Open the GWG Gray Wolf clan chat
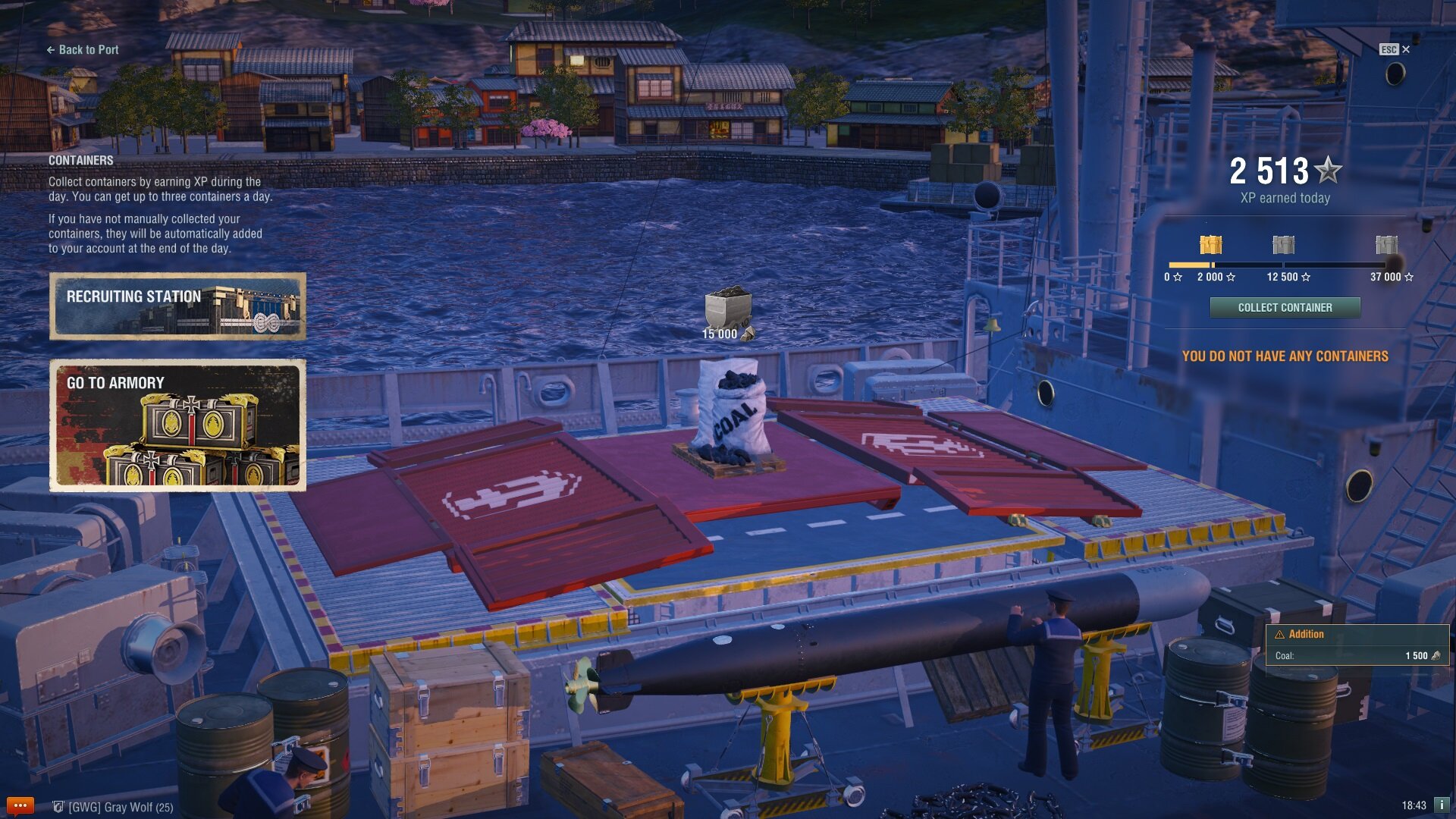 [114, 807]
